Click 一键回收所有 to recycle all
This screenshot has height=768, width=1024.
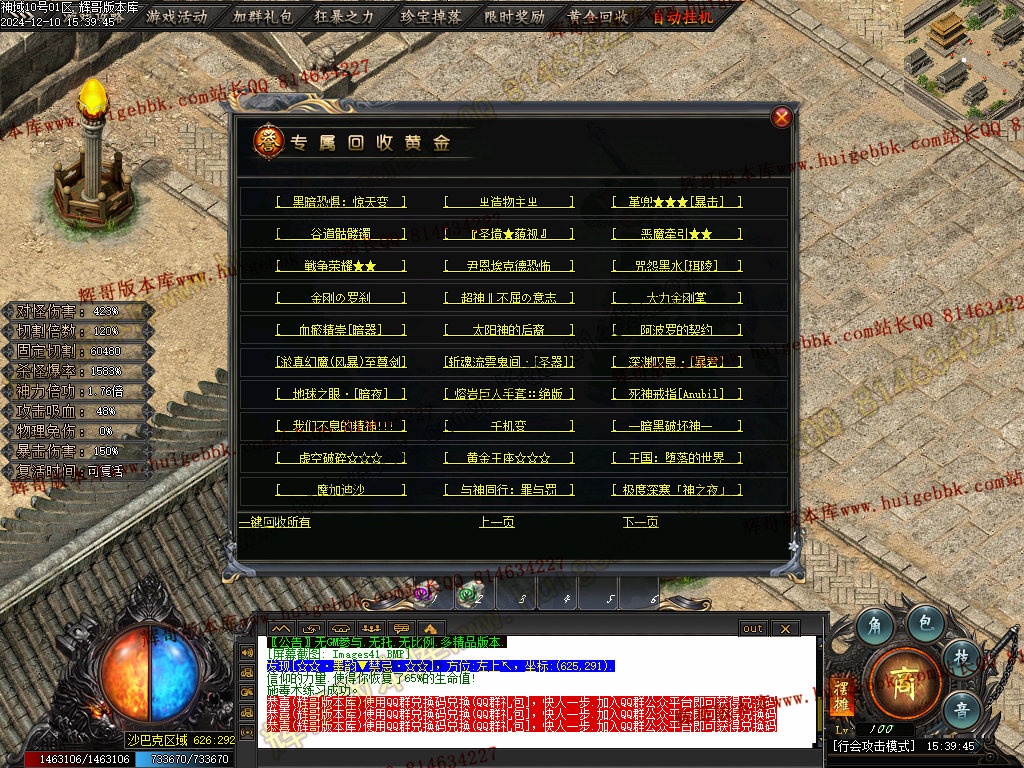(275, 522)
